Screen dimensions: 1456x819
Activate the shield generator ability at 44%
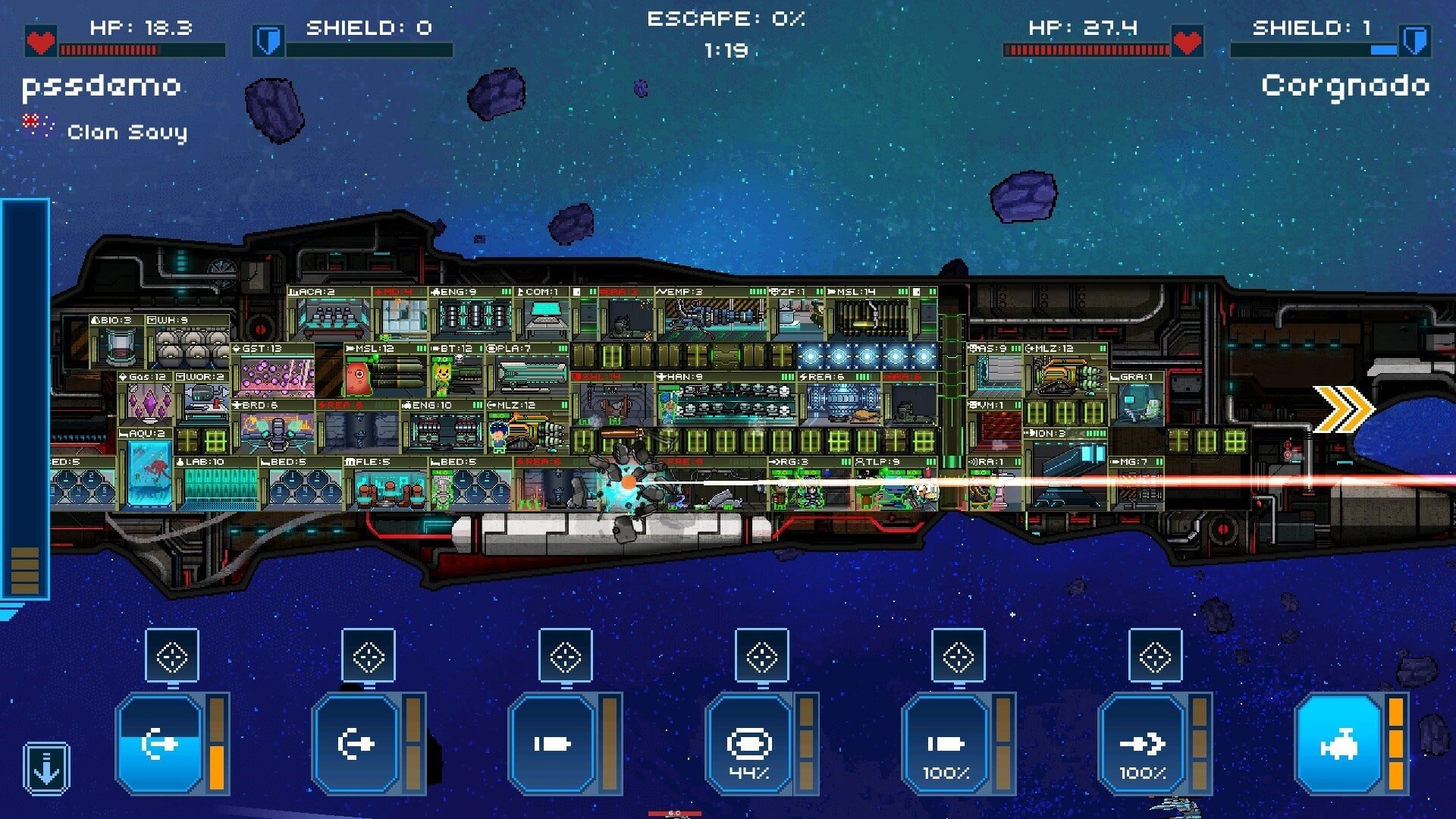pyautogui.click(x=751, y=743)
